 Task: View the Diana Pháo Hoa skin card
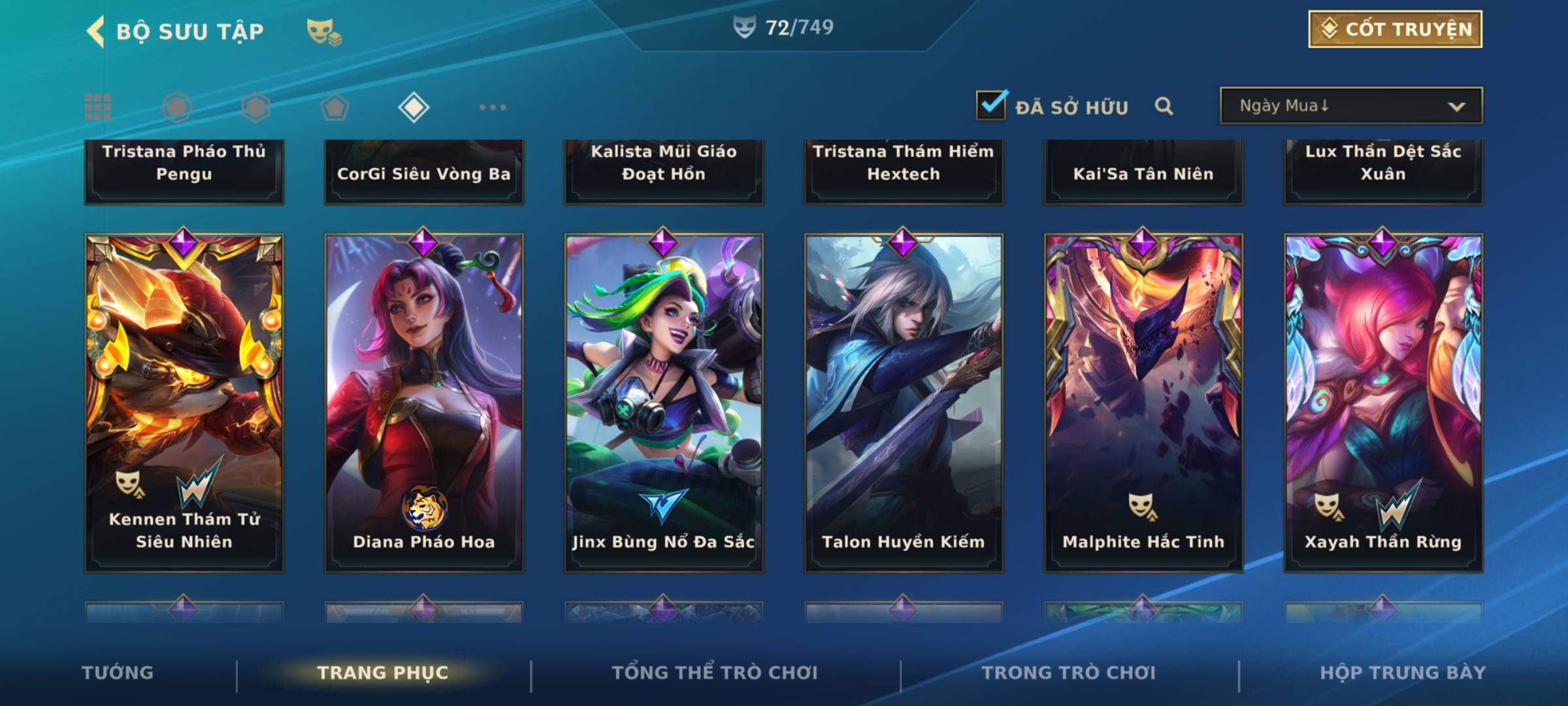point(424,402)
